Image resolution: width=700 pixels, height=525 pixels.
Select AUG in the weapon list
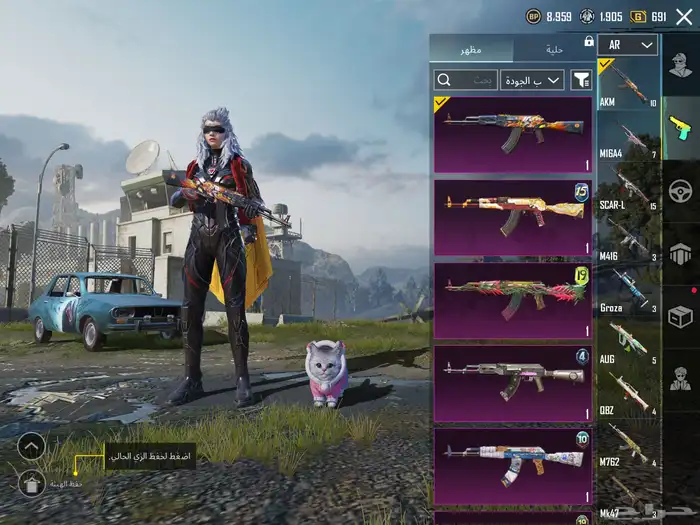[x=629, y=345]
